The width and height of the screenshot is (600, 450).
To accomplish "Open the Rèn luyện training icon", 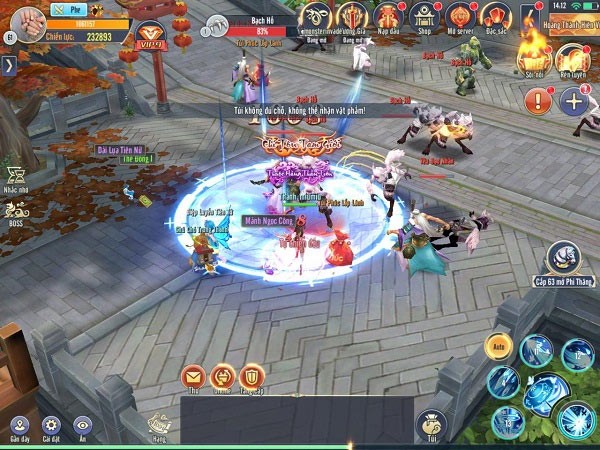I will (x=572, y=58).
